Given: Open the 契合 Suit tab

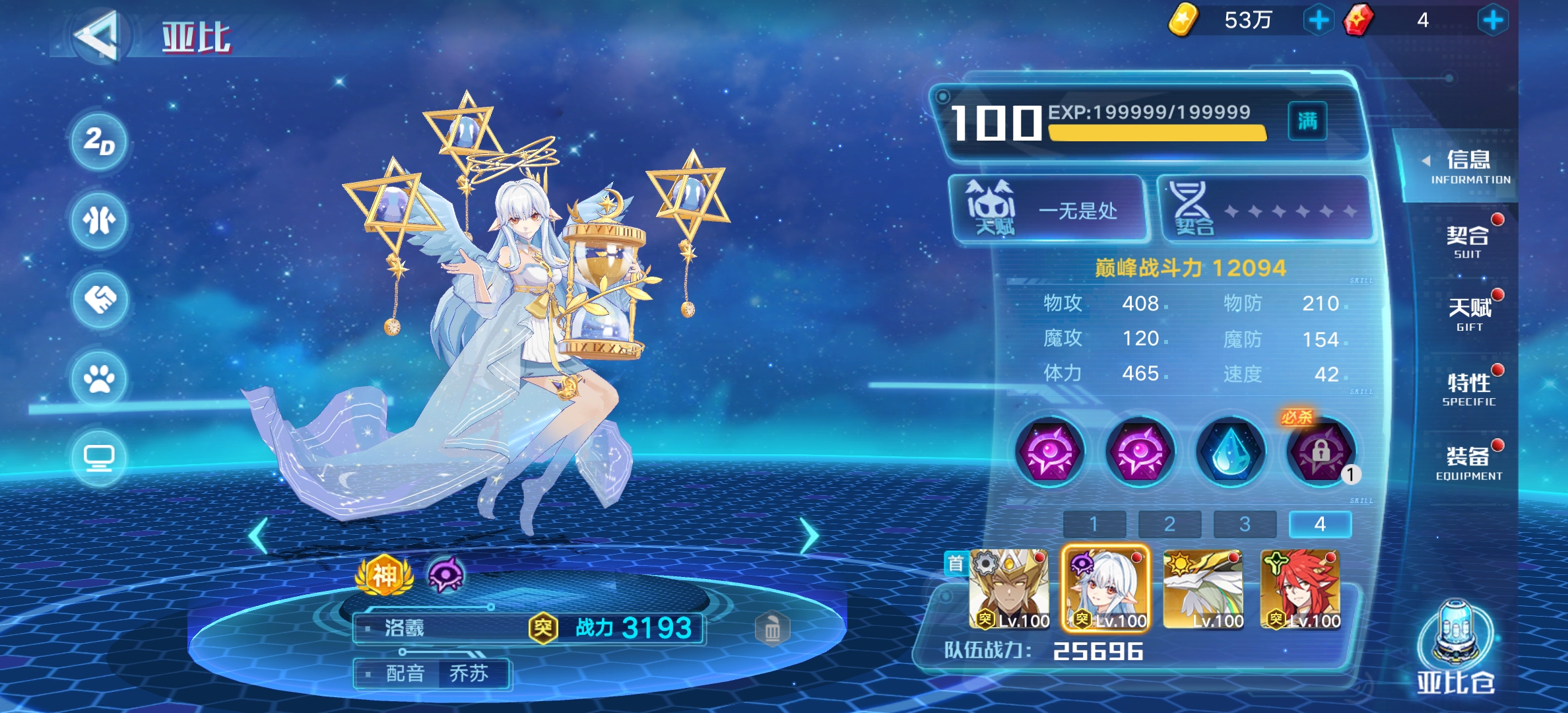Looking at the screenshot, I should click(1468, 242).
